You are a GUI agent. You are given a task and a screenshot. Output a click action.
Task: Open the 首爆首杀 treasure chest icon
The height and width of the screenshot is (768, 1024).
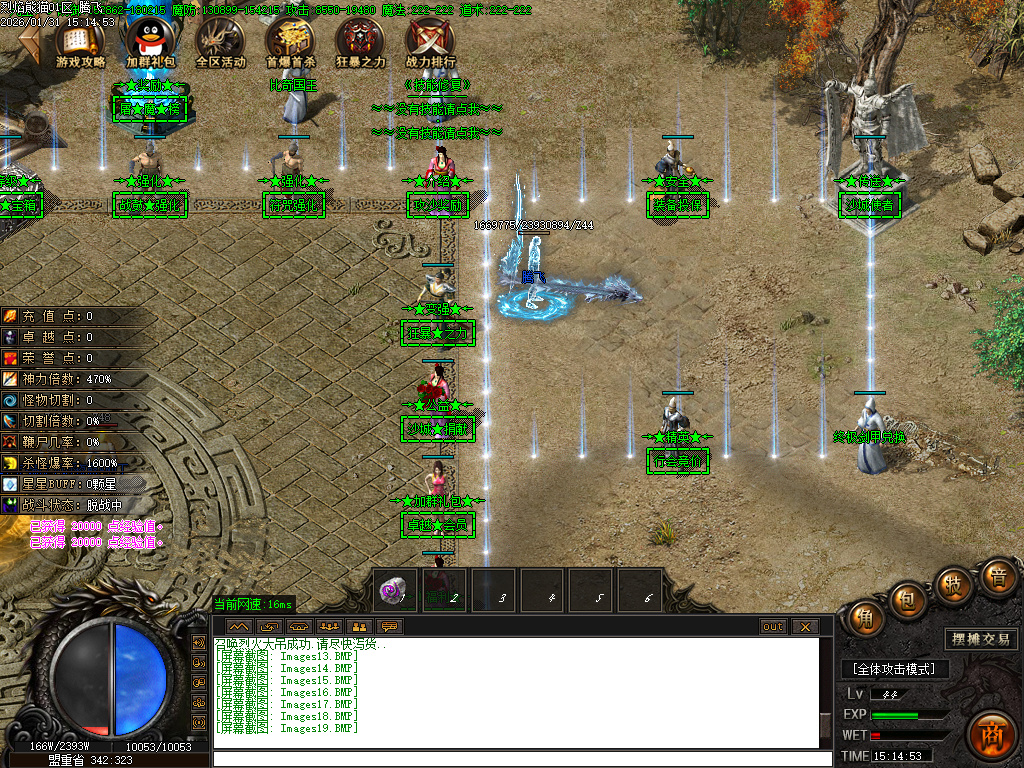(x=290, y=42)
